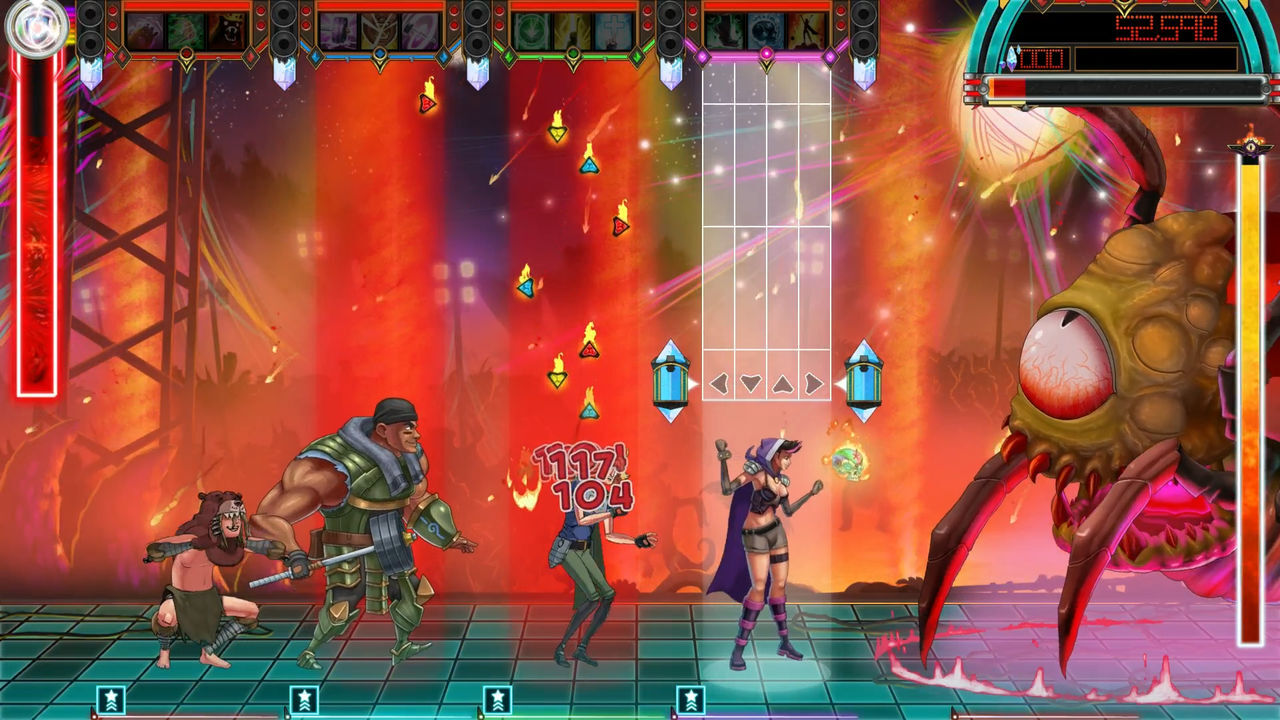
Task: Toggle the star ability under the barbarian
Action: (x=110, y=699)
